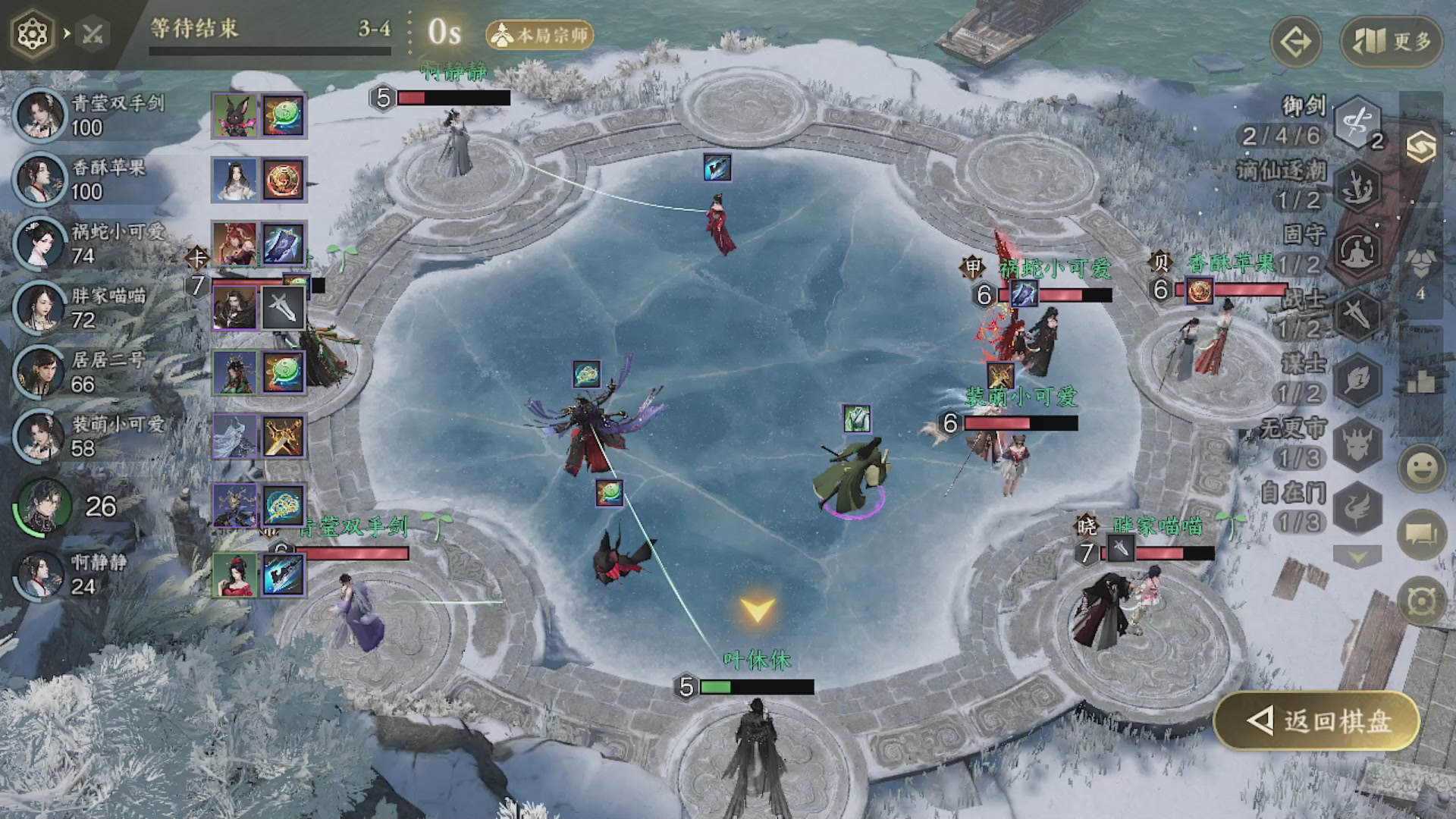1456x819 pixels.
Task: Select the 固守 synergy icon
Action: (1357, 251)
